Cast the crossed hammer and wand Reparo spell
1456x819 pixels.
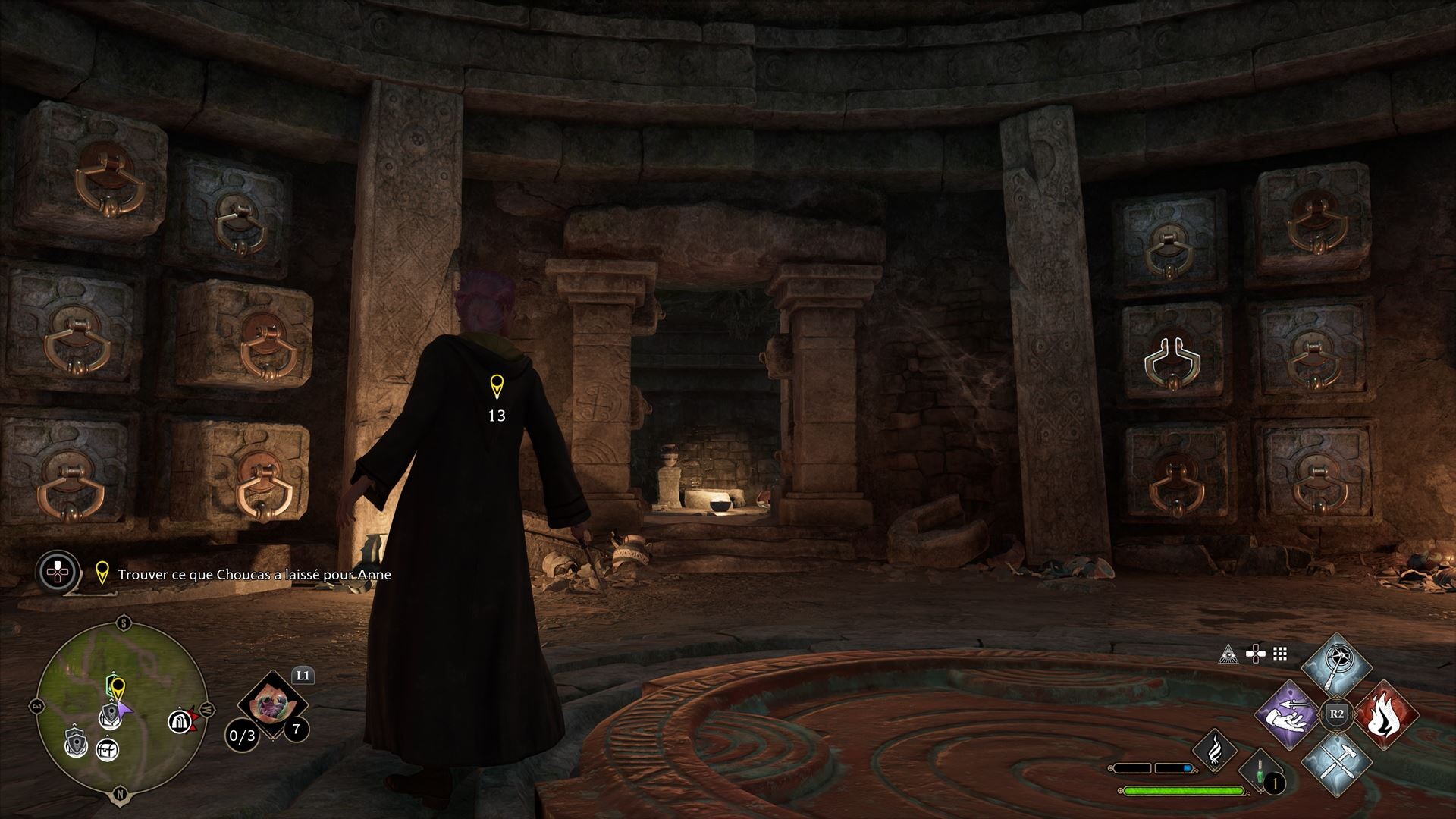1336,762
